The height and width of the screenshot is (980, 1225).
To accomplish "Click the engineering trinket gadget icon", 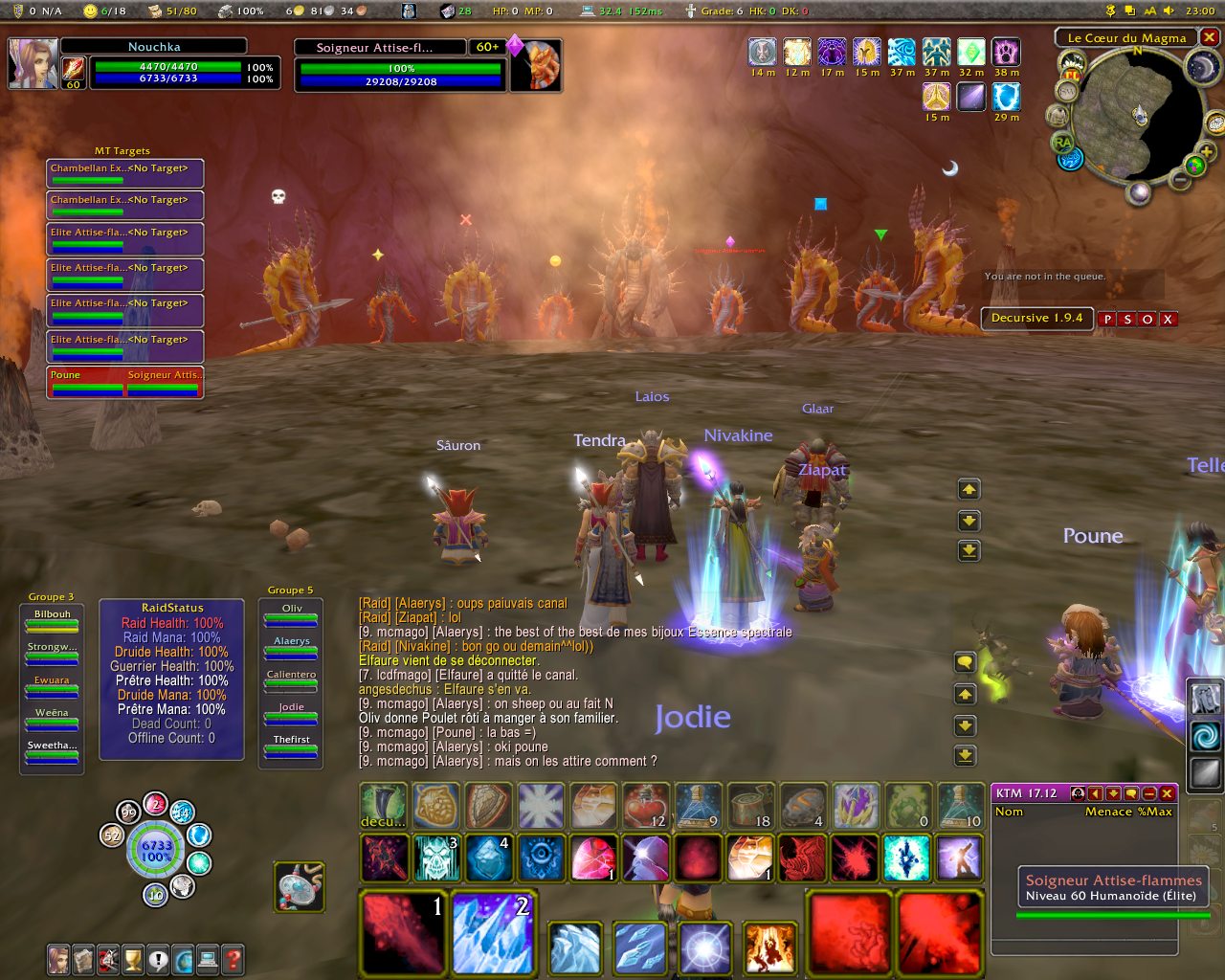I will (300, 884).
